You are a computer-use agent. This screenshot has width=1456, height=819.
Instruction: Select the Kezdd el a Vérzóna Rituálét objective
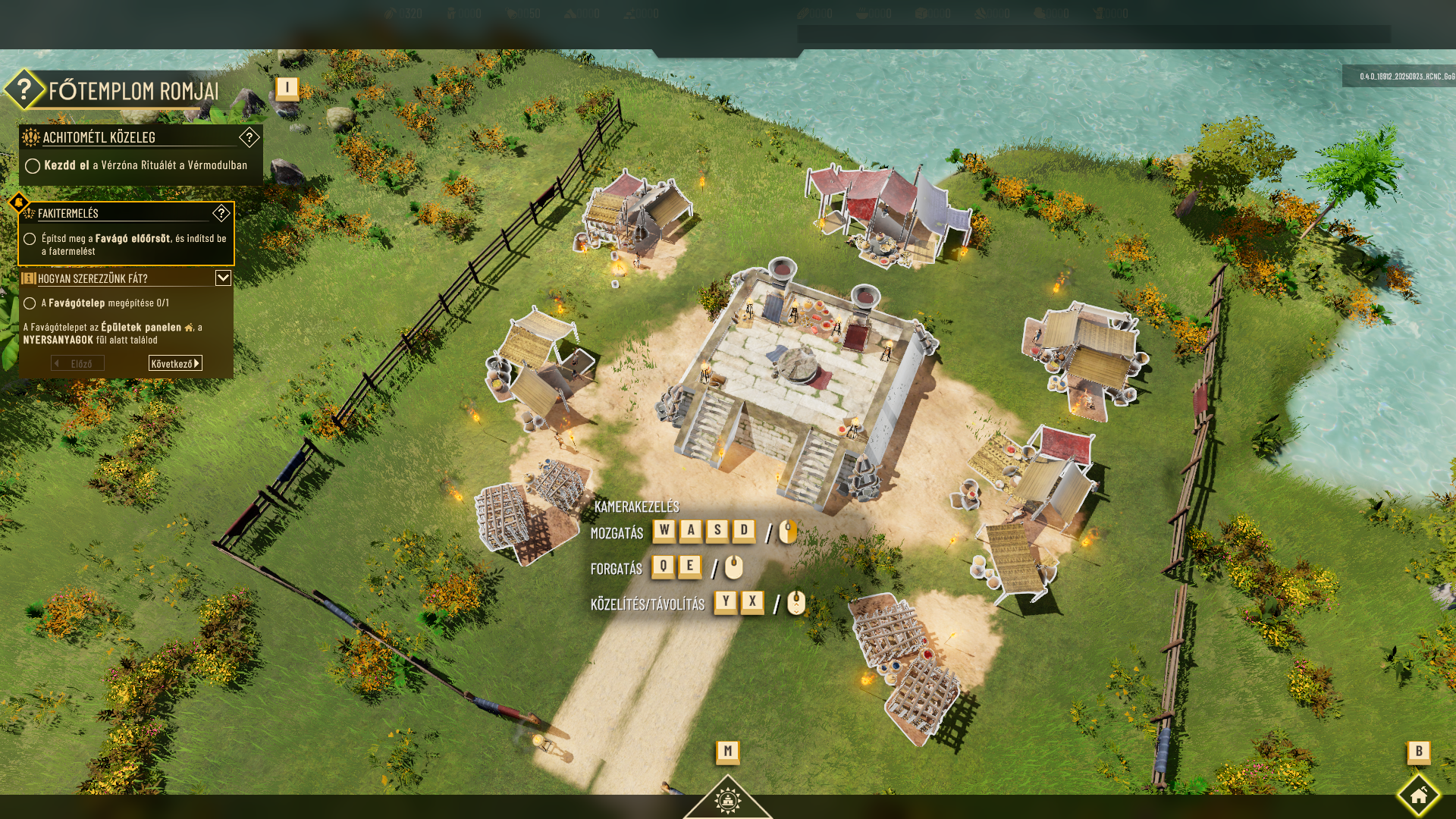[144, 165]
